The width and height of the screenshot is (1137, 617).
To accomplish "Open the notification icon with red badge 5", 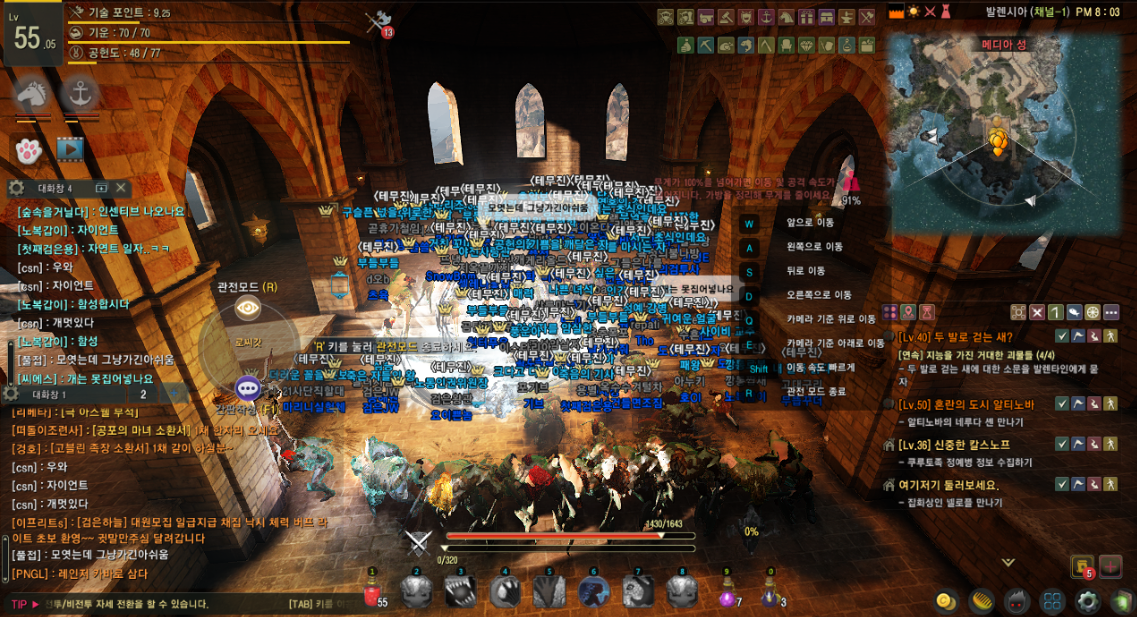I will click(1080, 566).
